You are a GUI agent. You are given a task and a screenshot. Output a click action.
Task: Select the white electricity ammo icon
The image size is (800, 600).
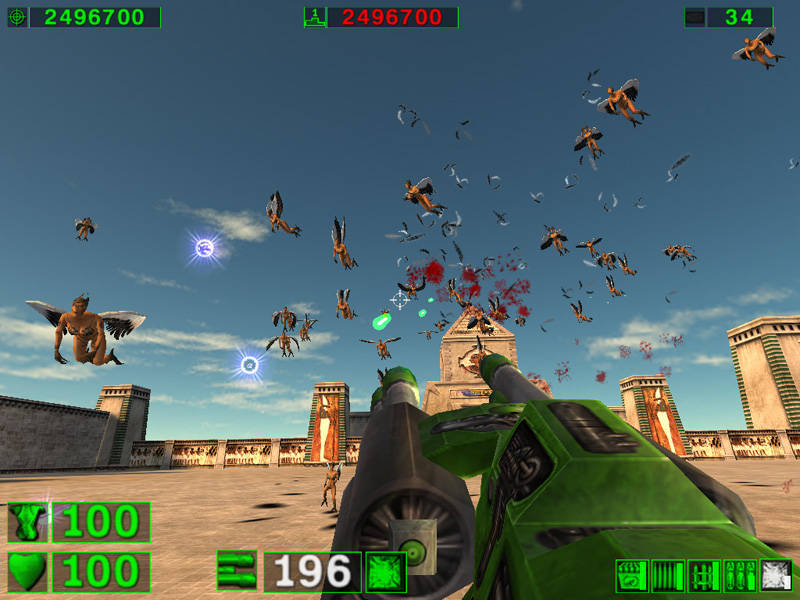[x=776, y=576]
